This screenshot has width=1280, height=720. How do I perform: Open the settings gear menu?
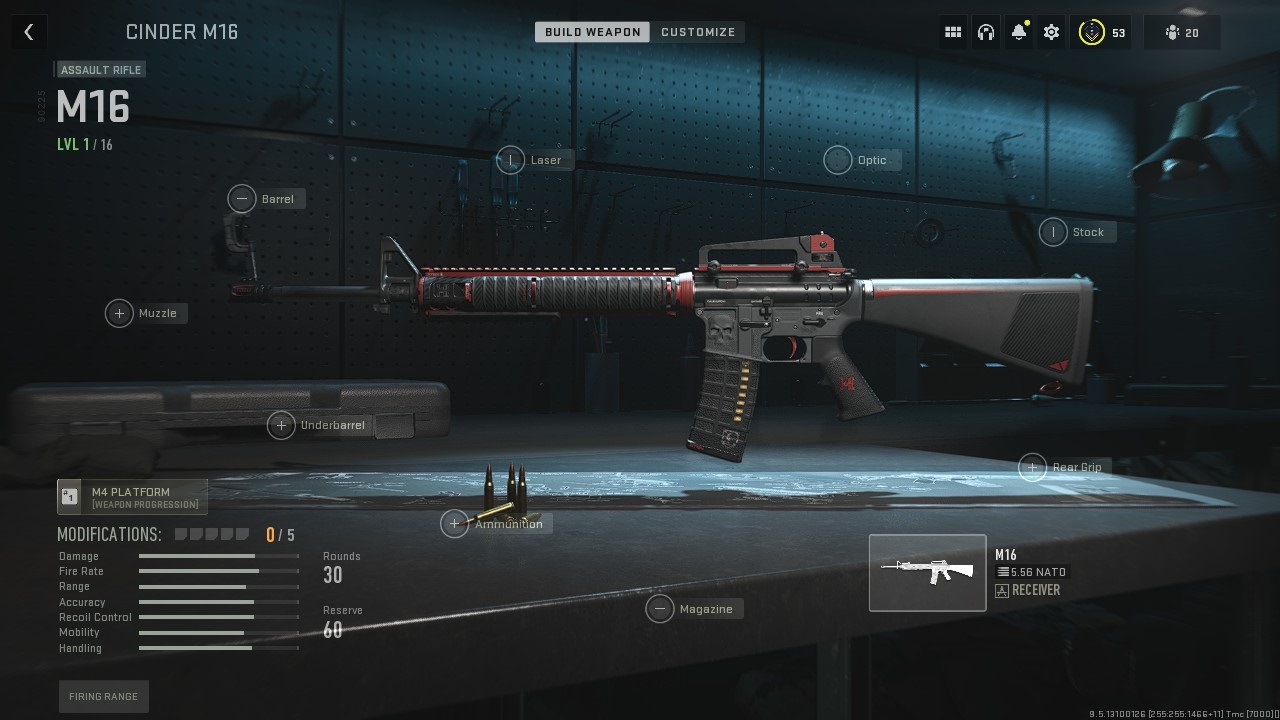(x=1051, y=31)
